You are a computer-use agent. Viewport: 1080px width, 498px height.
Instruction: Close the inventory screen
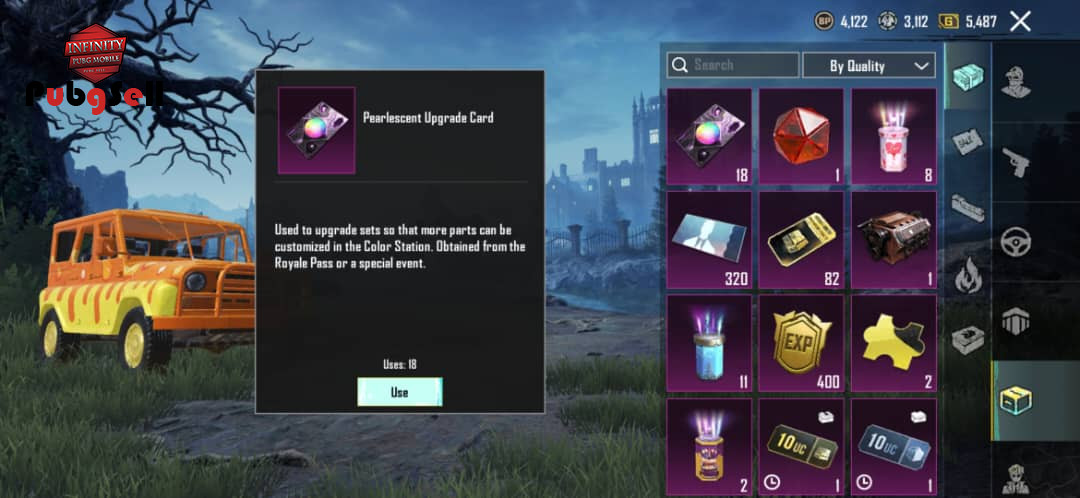coord(1020,21)
